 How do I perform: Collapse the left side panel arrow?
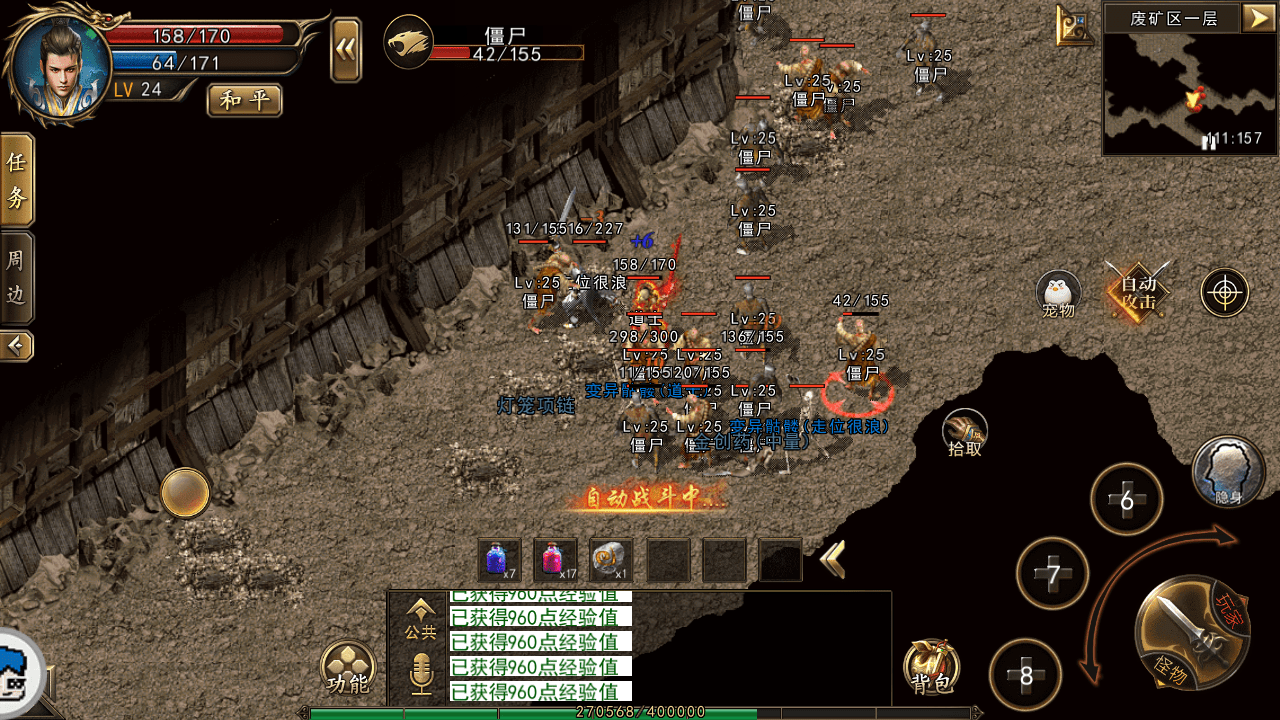tap(17, 346)
